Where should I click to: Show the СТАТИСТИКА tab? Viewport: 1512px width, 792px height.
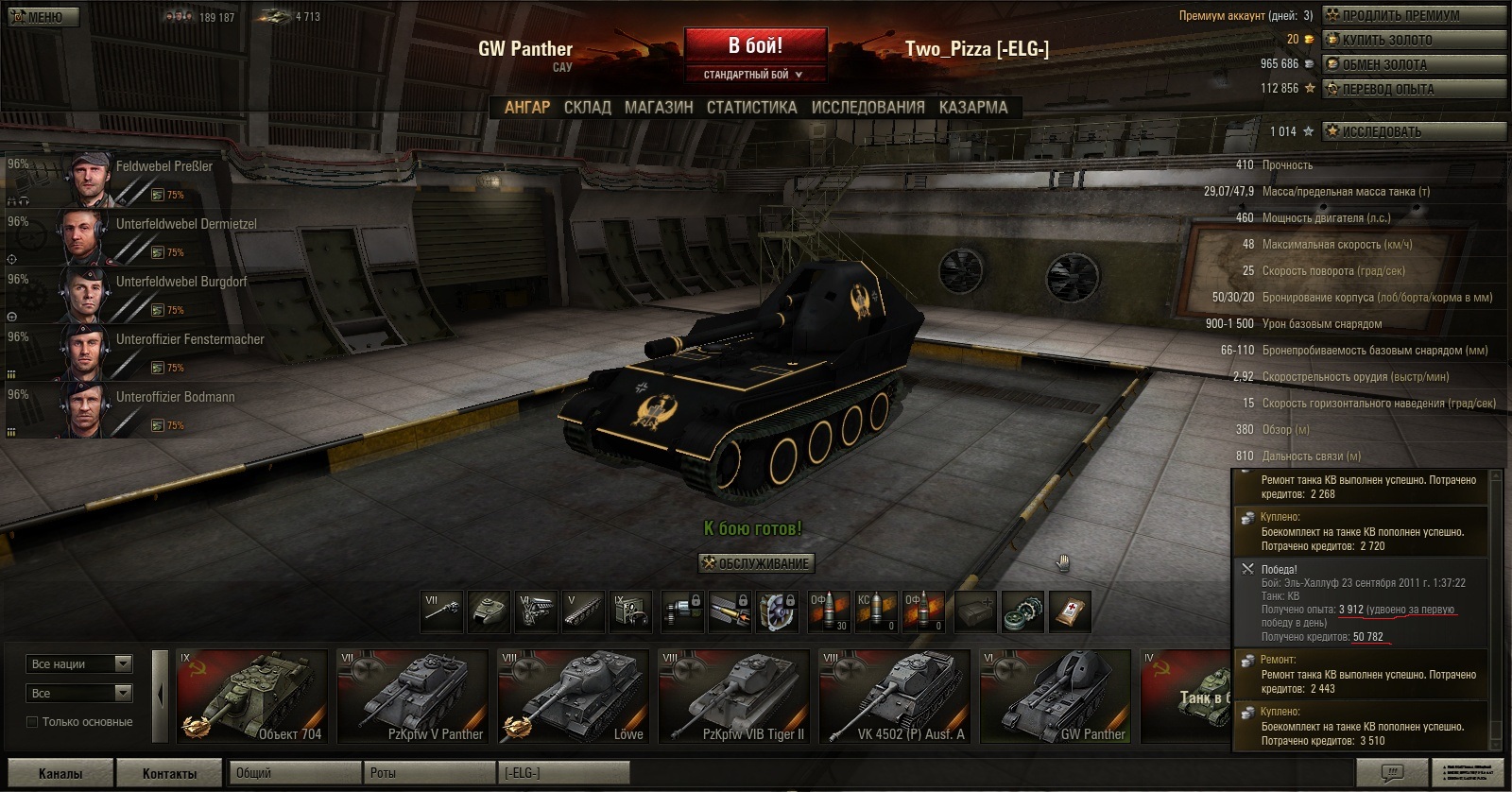click(751, 108)
